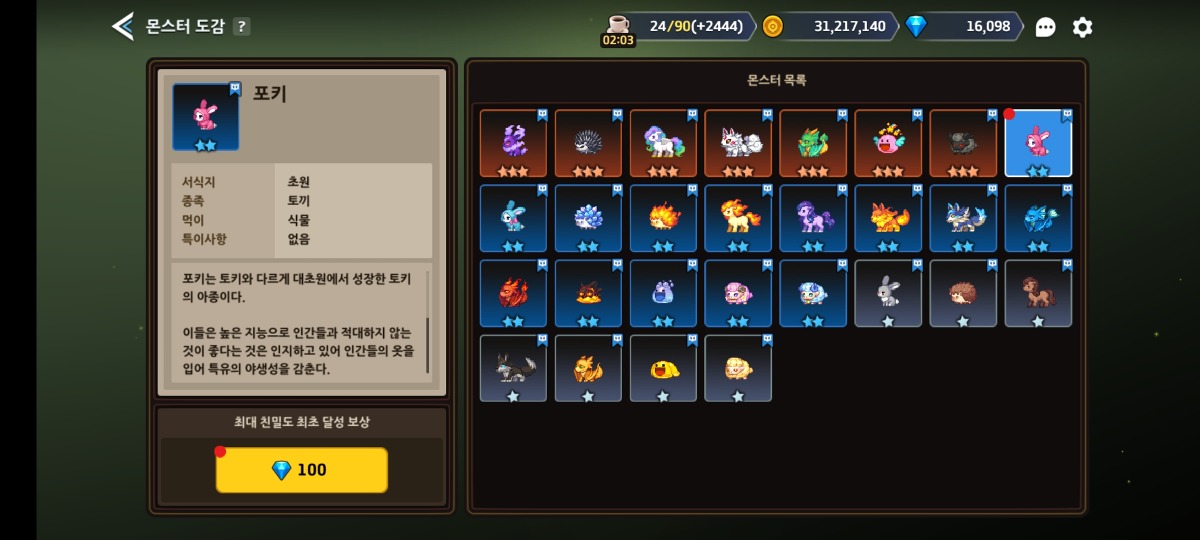
Task: Select the purple three-star rabbit monster
Action: tap(513, 143)
